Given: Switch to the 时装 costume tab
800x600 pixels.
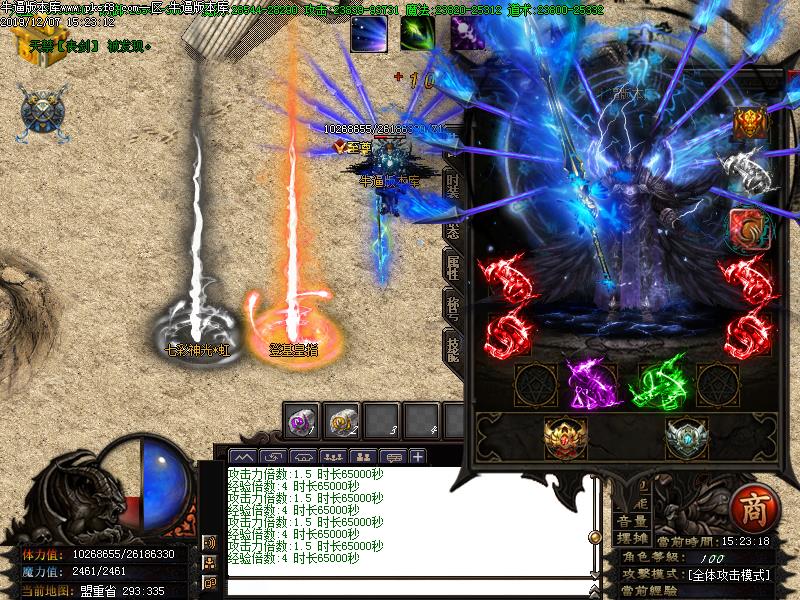Looking at the screenshot, I should (453, 185).
